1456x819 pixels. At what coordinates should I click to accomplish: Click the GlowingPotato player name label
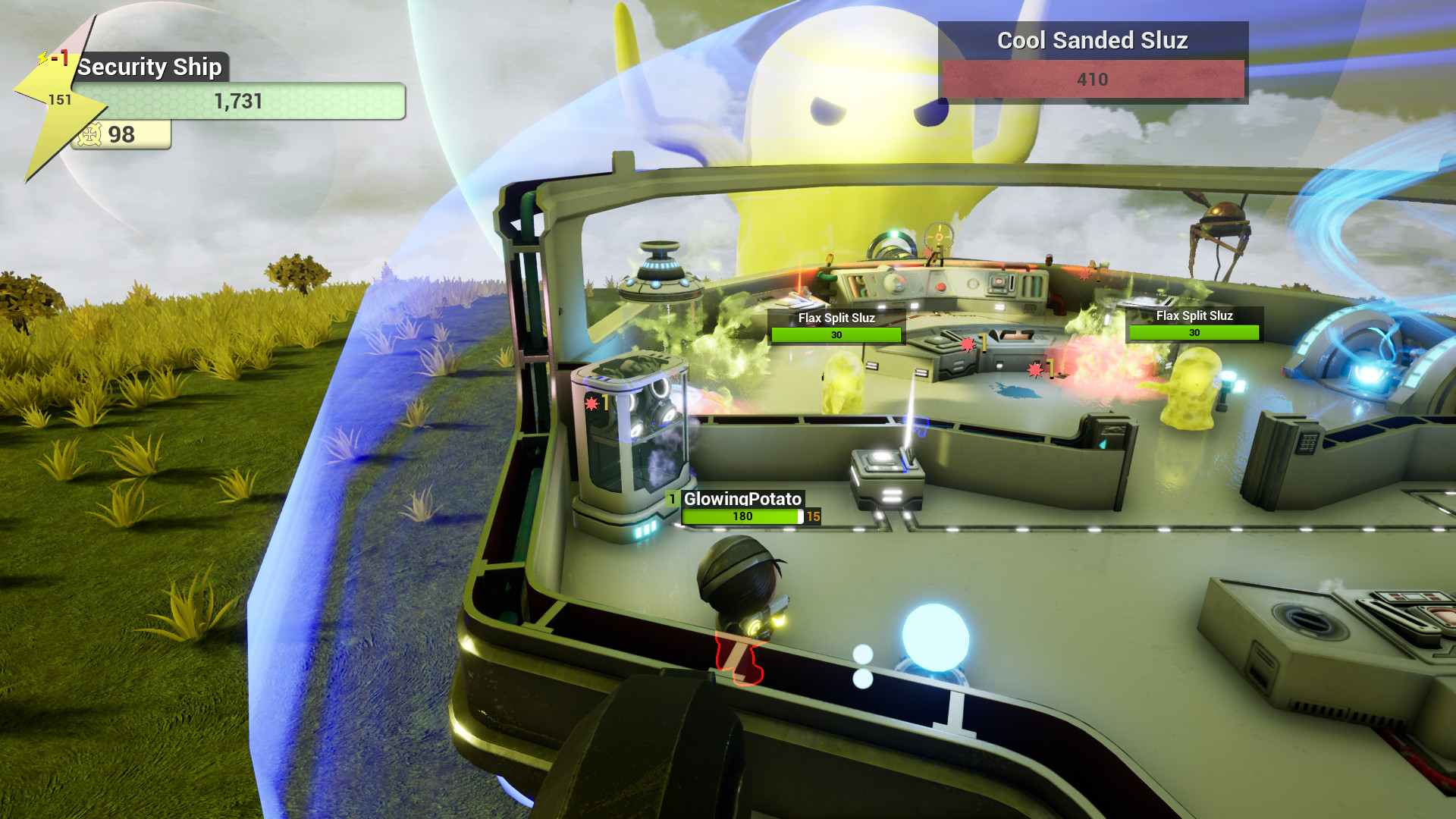point(743,499)
